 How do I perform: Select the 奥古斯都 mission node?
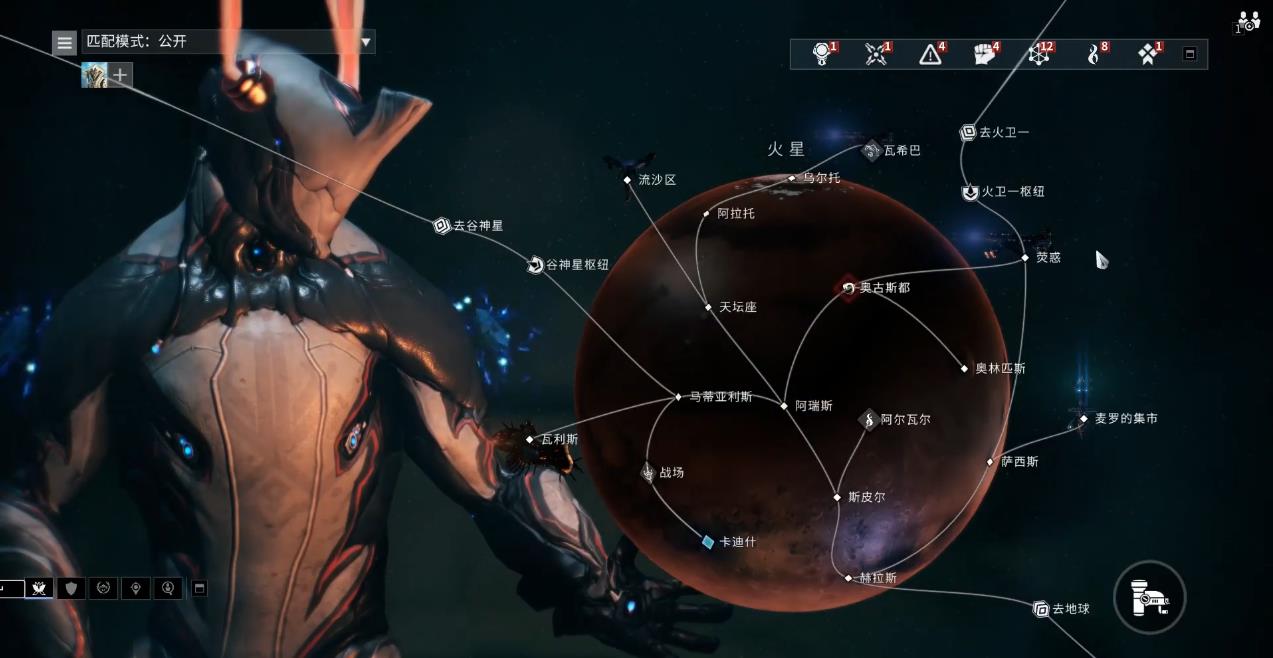coord(849,288)
